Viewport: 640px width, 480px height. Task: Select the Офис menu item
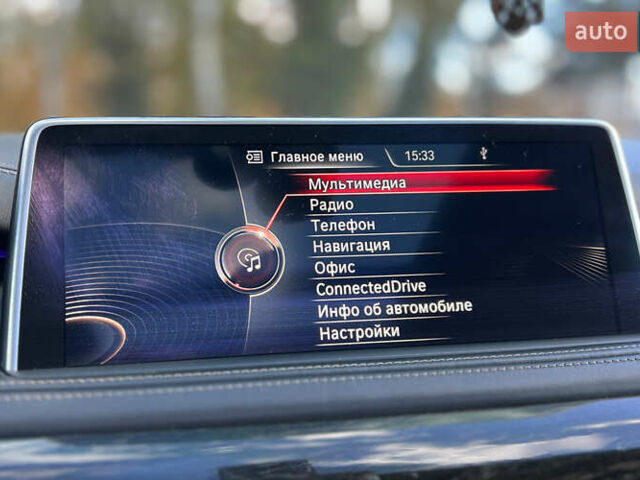(x=334, y=267)
